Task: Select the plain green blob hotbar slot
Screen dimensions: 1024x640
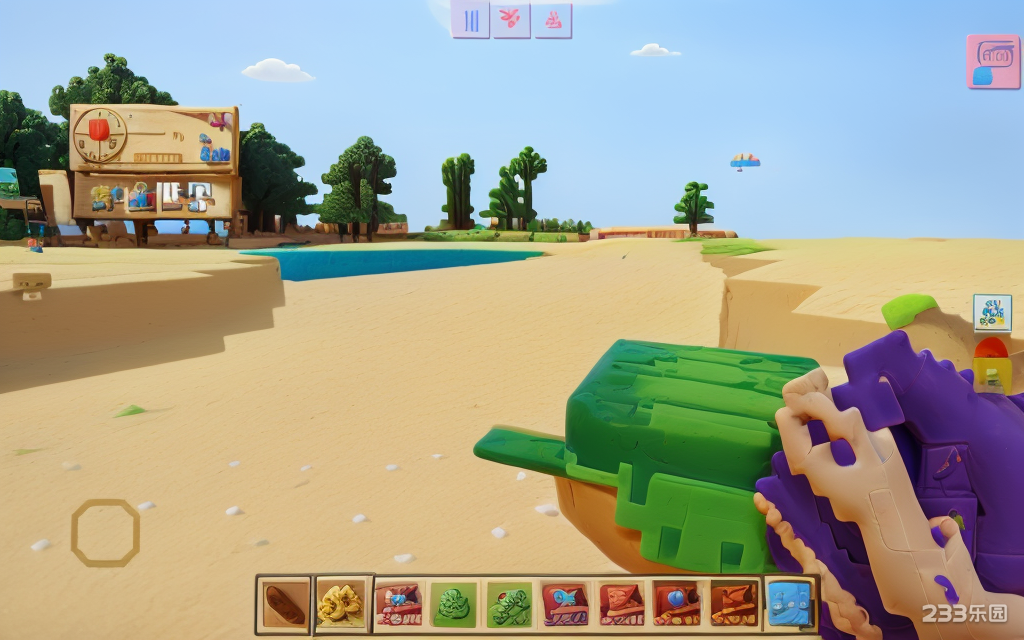Action: [x=453, y=604]
